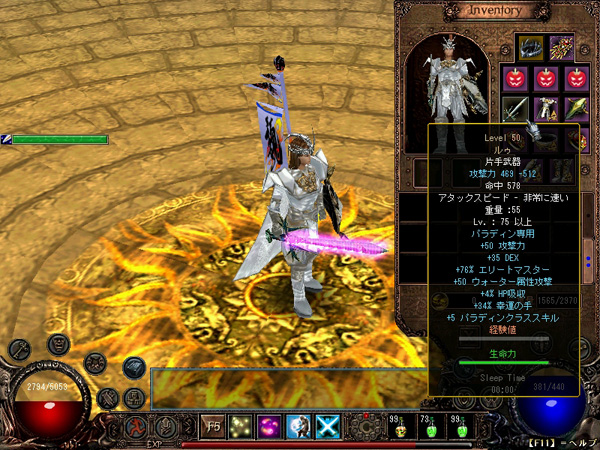Activate the crossed blue swords skill

(327, 426)
